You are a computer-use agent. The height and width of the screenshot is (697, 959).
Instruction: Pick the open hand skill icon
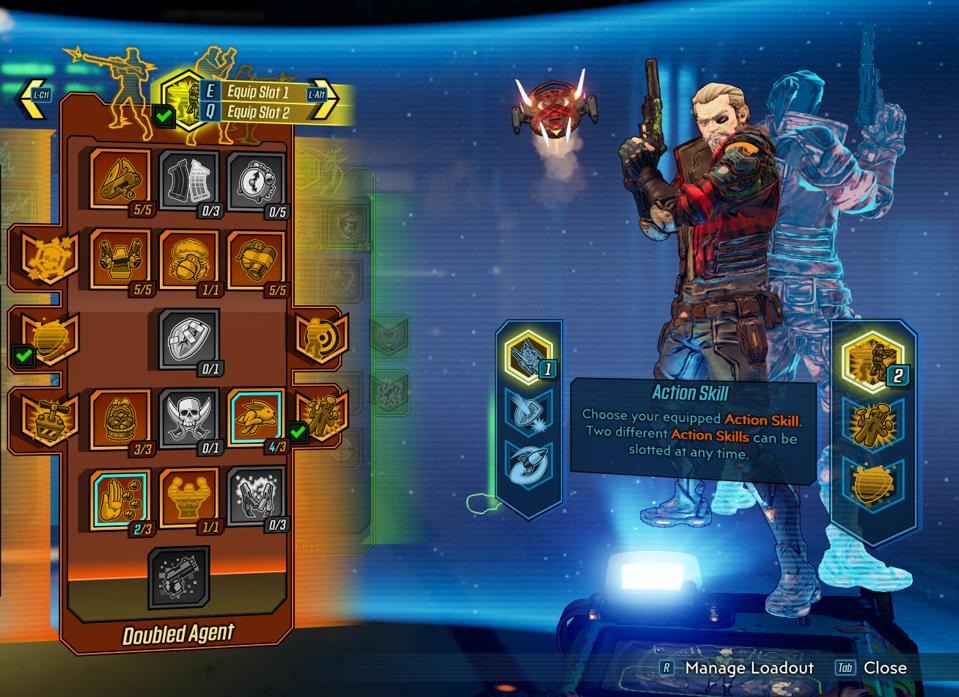(120, 496)
